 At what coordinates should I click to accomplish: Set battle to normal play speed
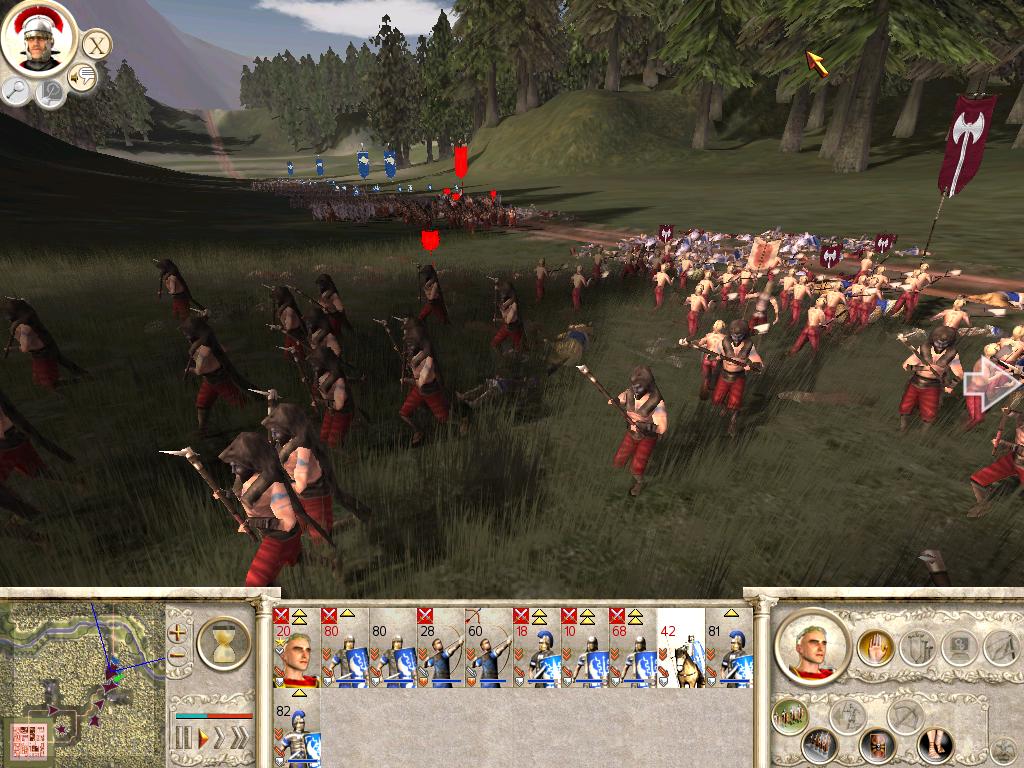pos(203,738)
